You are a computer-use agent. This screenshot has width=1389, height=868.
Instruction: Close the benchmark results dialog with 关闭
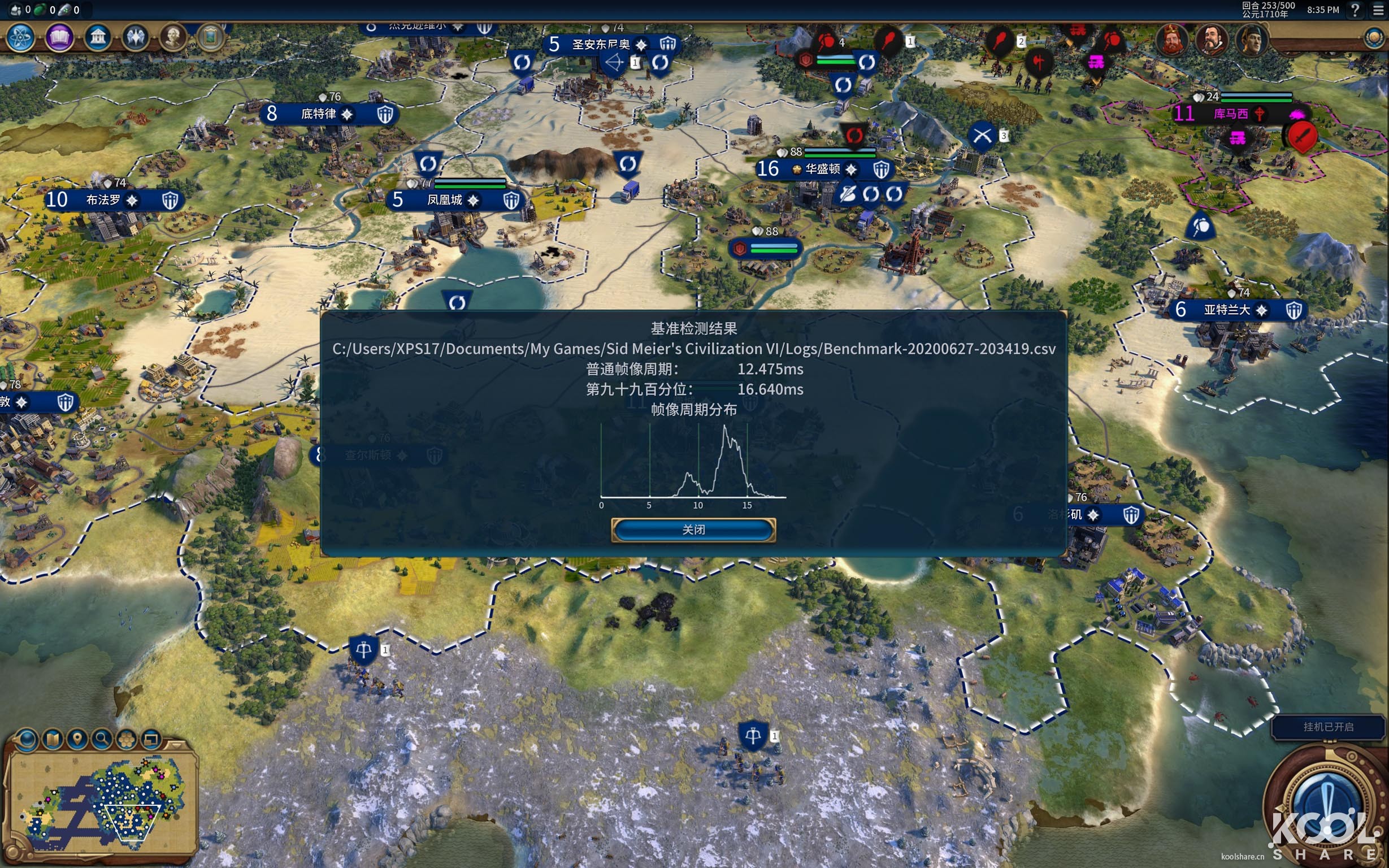click(x=693, y=530)
